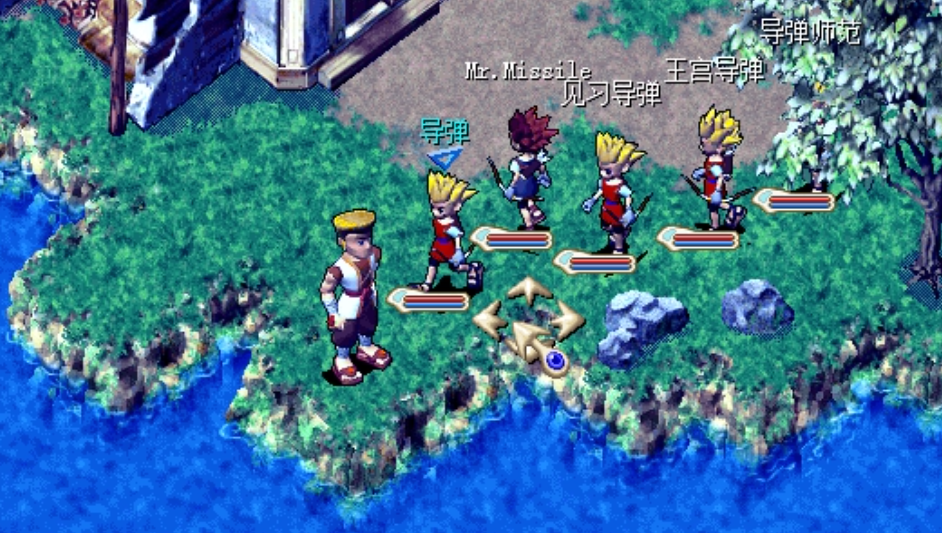Select the highlighted 导弹 unit

click(x=451, y=228)
